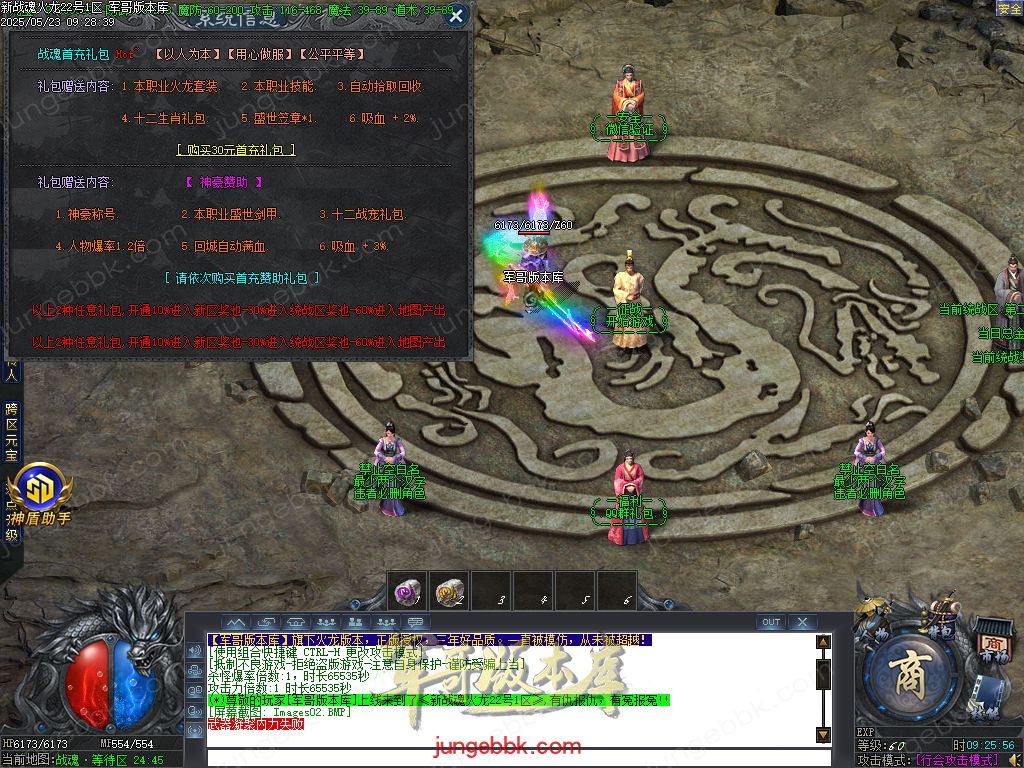Viewport: 1024px width, 768px height.
Task: Use the orange scroll in hotbar slot 2
Action: pyautogui.click(x=449, y=592)
